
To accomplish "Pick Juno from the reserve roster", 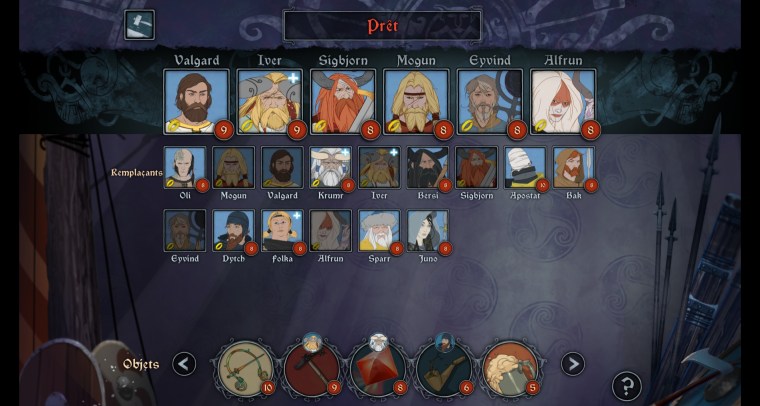I will [x=428, y=230].
